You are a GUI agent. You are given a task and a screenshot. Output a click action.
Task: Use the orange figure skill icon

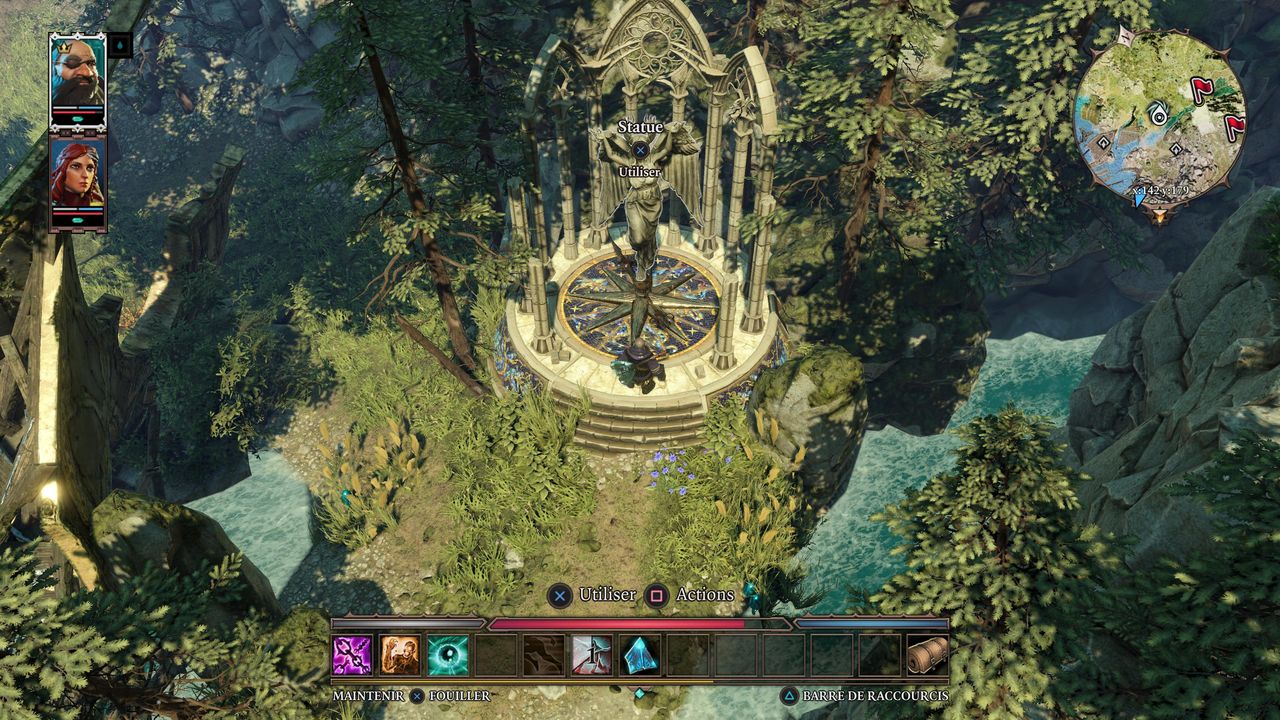(400, 655)
